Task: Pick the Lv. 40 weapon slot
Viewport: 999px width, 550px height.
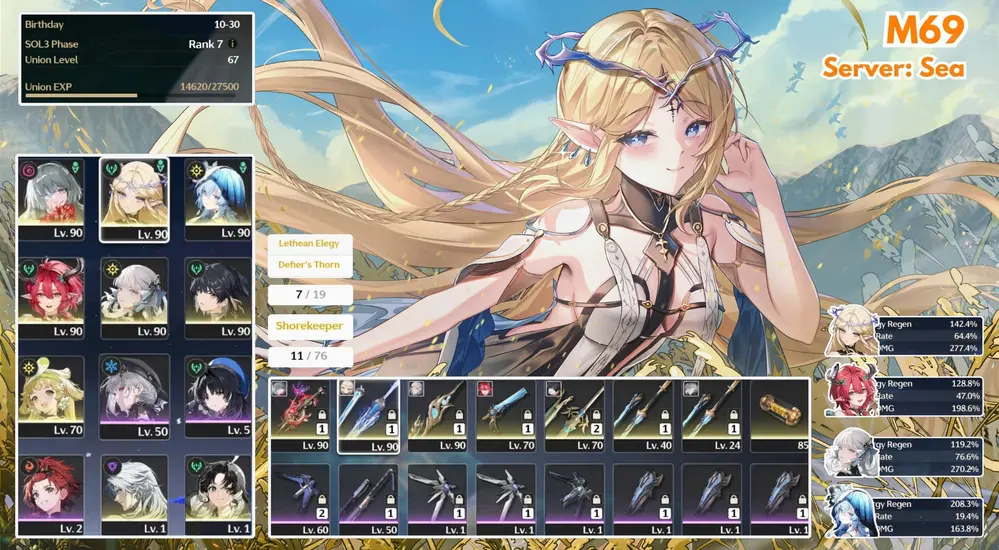Action: [x=642, y=414]
